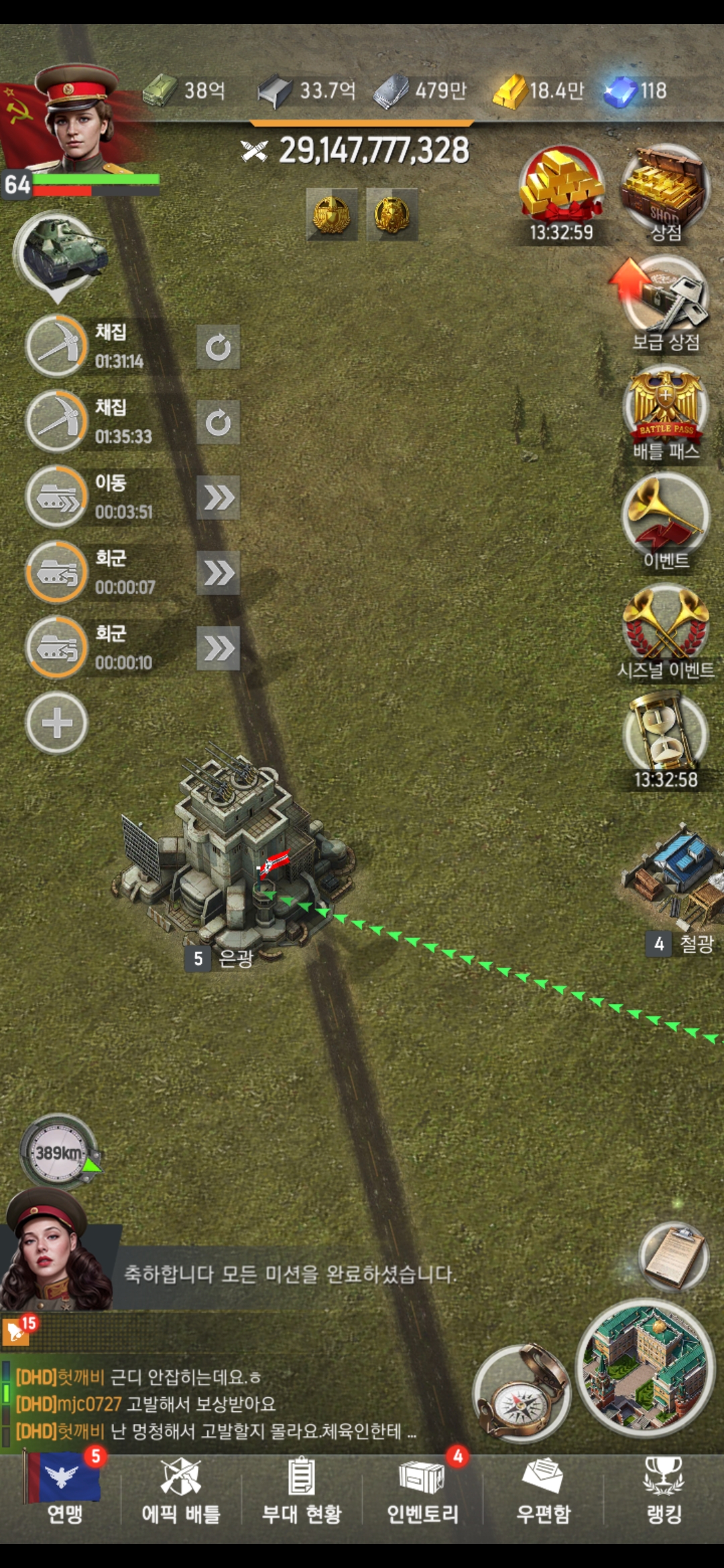Open the 보급 상점 supply shop
Screen dimensions: 724x1568
coord(666,302)
